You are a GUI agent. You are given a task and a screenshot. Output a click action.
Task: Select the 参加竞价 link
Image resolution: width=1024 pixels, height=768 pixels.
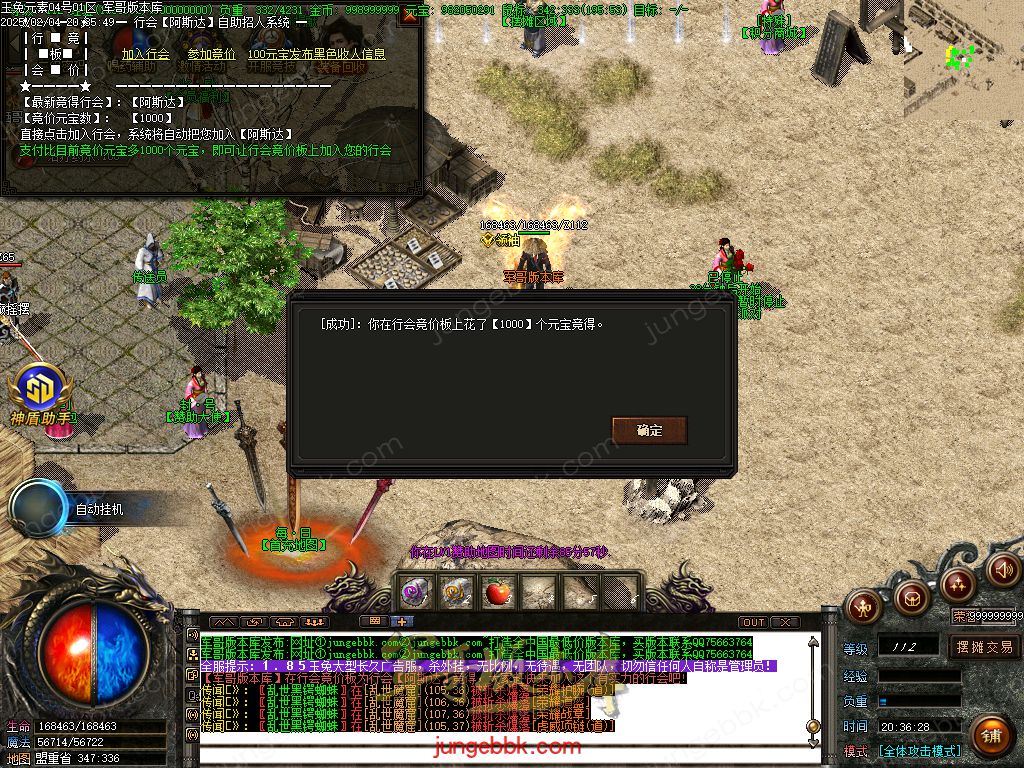tap(211, 54)
